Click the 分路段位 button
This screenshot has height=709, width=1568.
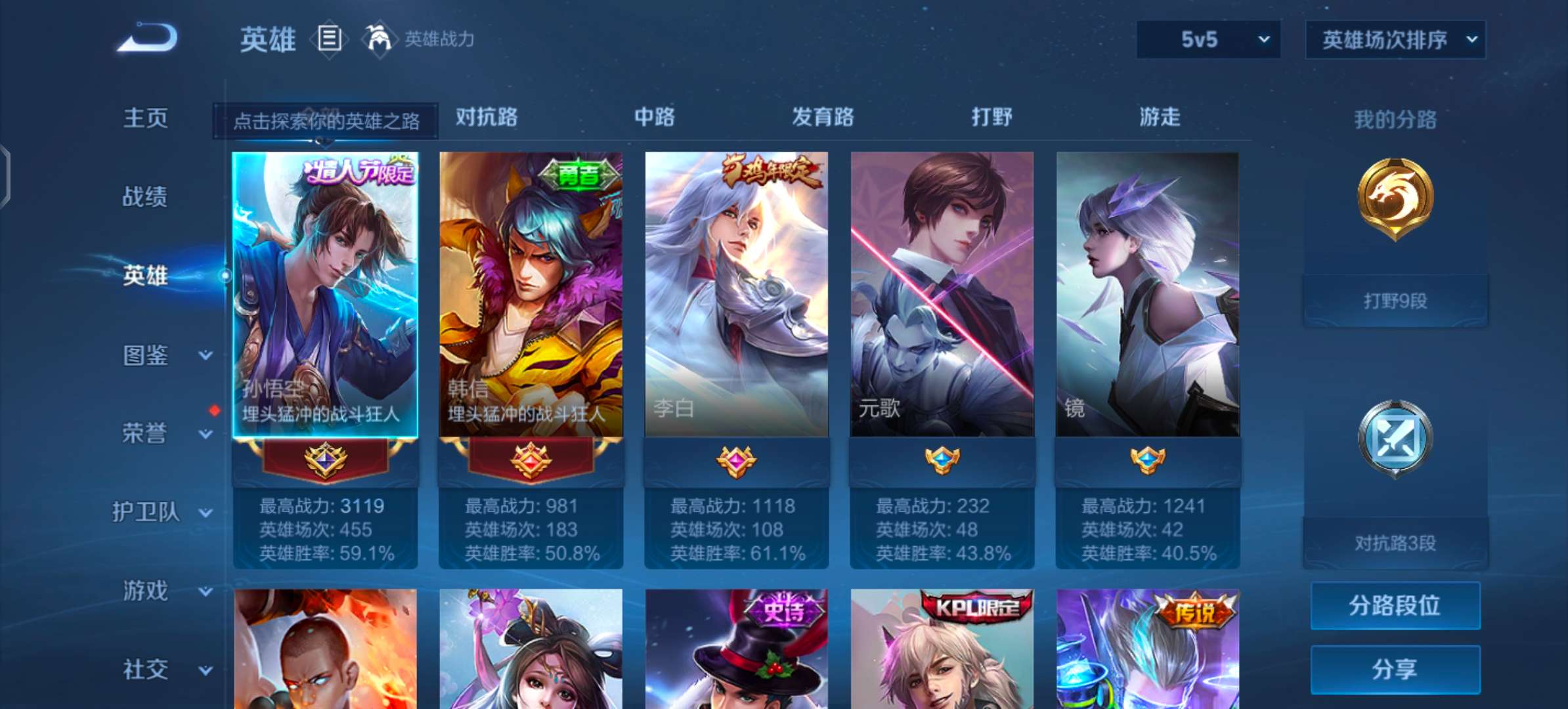tap(1395, 605)
